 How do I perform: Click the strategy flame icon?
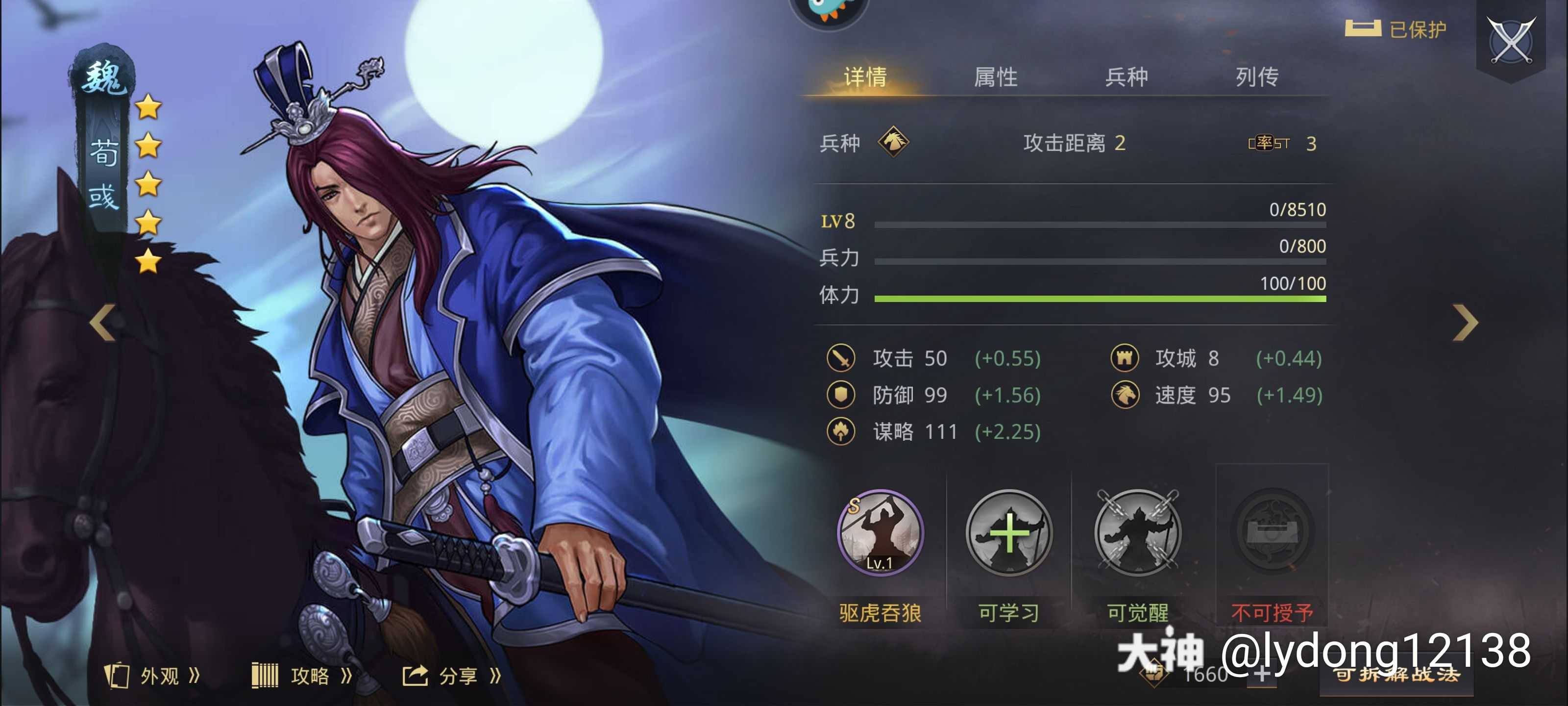coord(842,432)
